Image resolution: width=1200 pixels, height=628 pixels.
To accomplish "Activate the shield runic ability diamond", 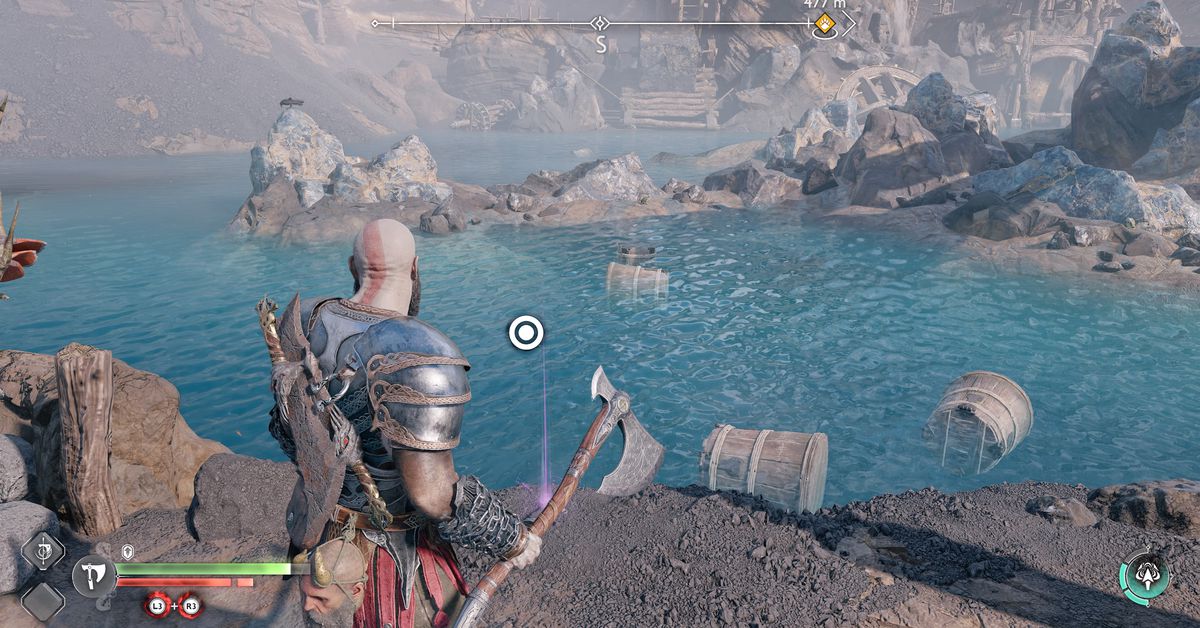I will [x=43, y=551].
